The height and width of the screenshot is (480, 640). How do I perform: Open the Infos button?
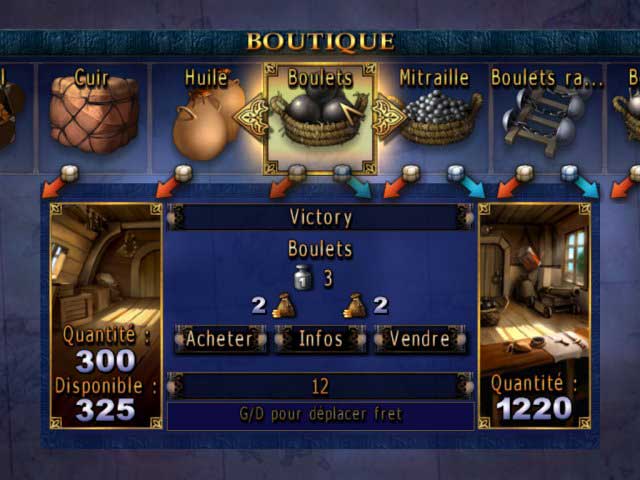click(320, 339)
